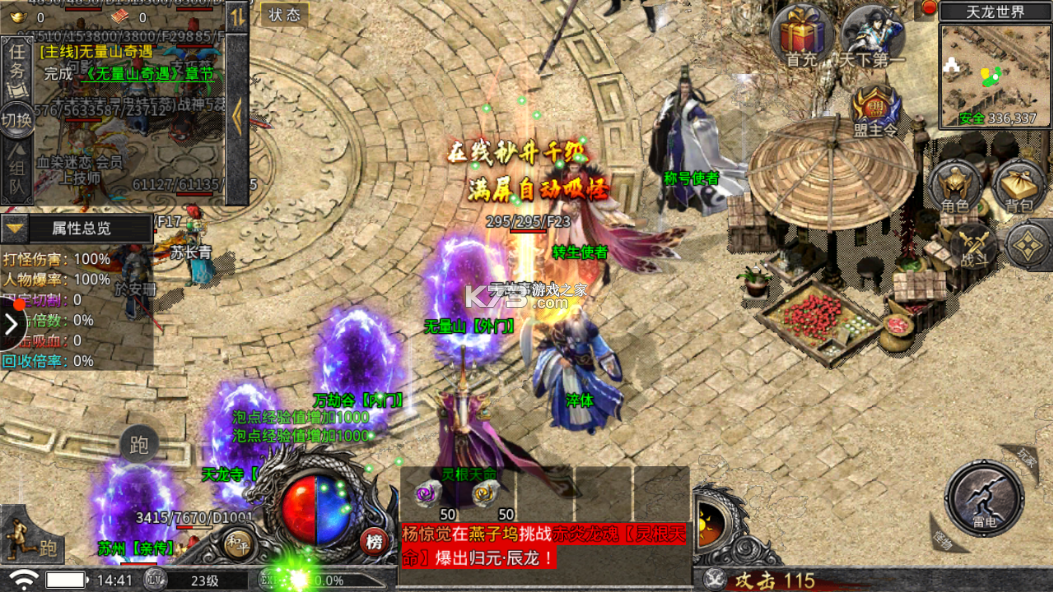
Task: Click the minimap of 天龙世界
Action: coord(994,75)
